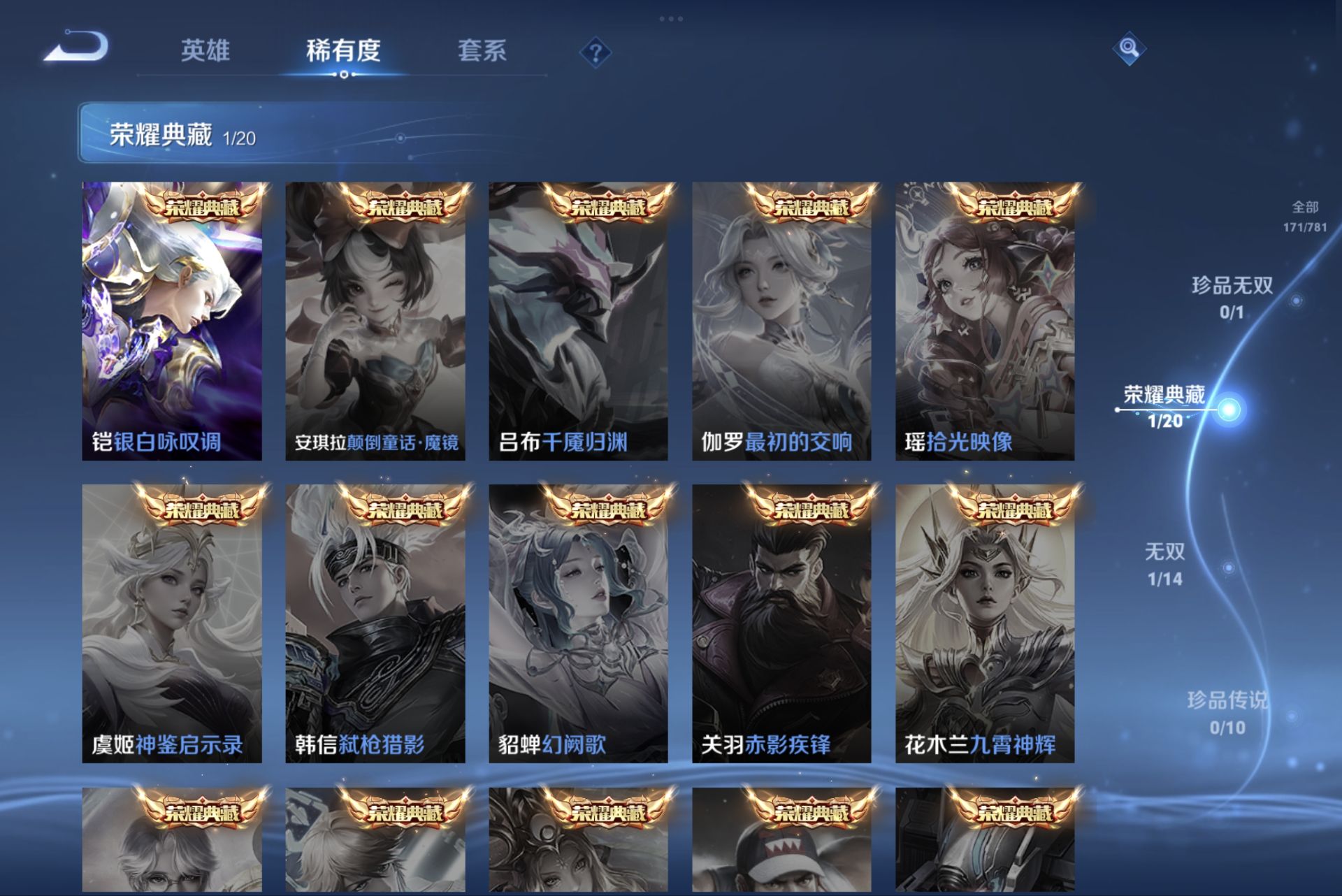Viewport: 1342px width, 896px height.
Task: Switch to the 套系 tab
Action: click(483, 51)
